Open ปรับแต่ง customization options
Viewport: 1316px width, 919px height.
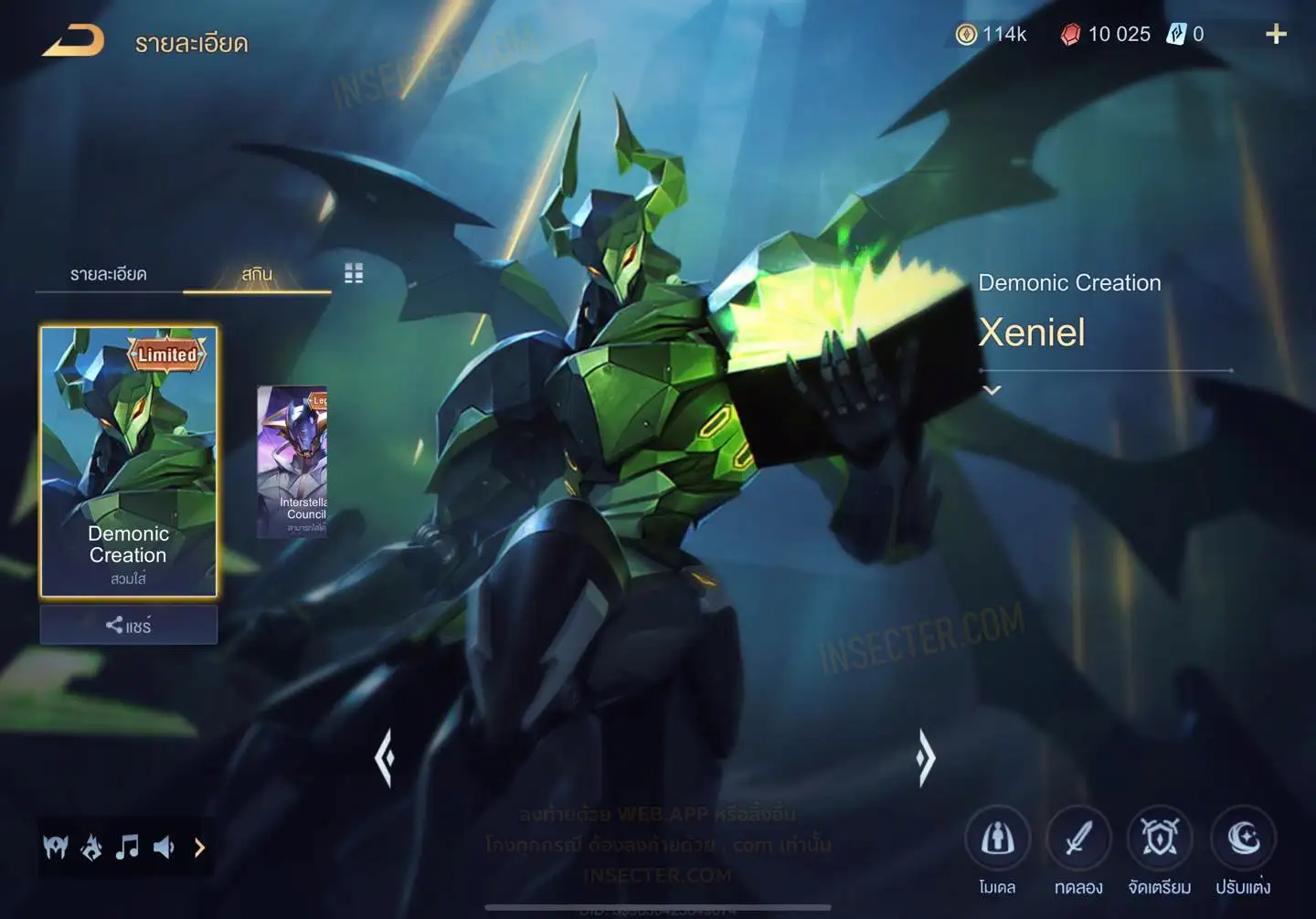[x=1243, y=839]
